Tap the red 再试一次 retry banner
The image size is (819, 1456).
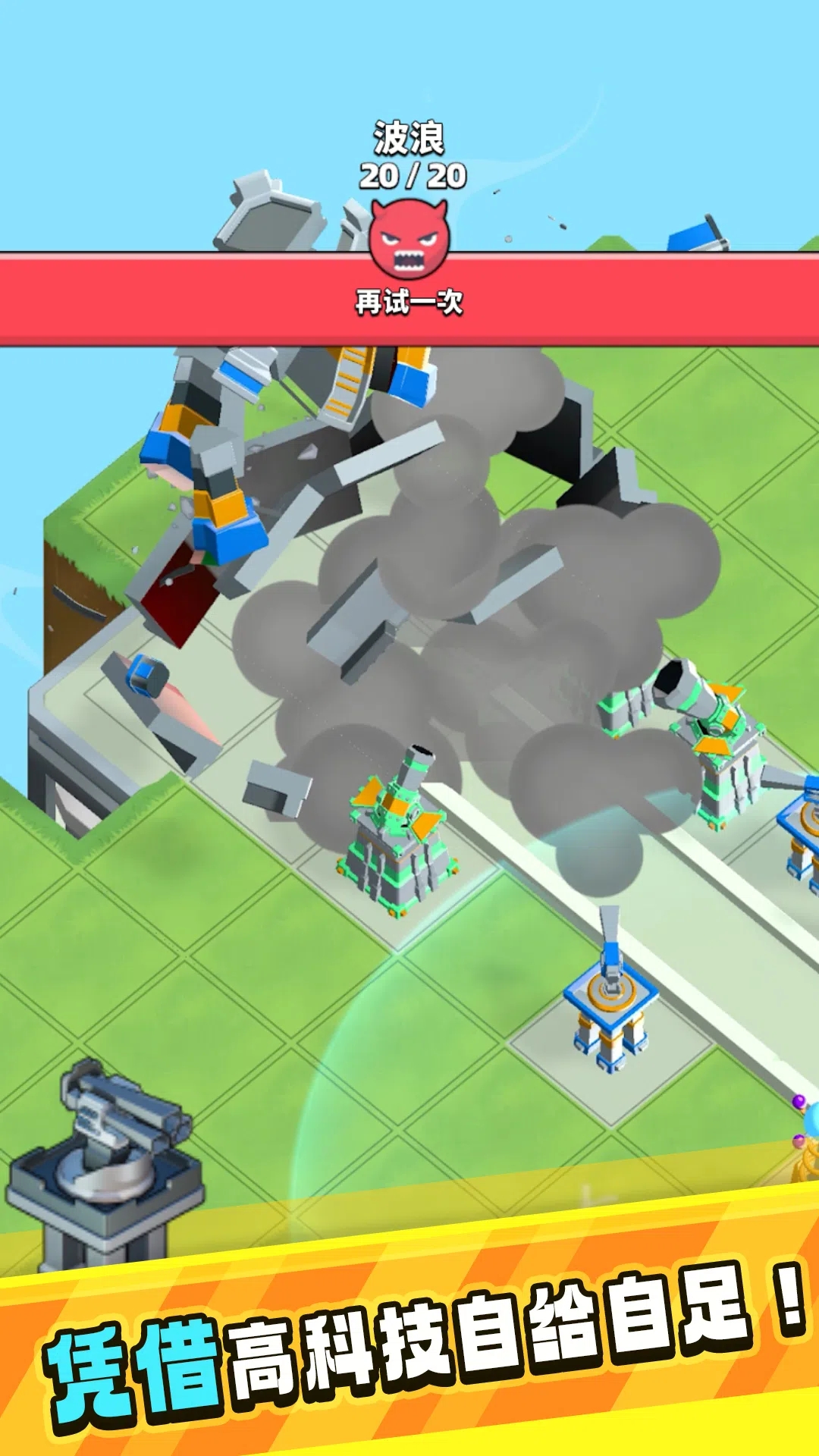[409, 302]
